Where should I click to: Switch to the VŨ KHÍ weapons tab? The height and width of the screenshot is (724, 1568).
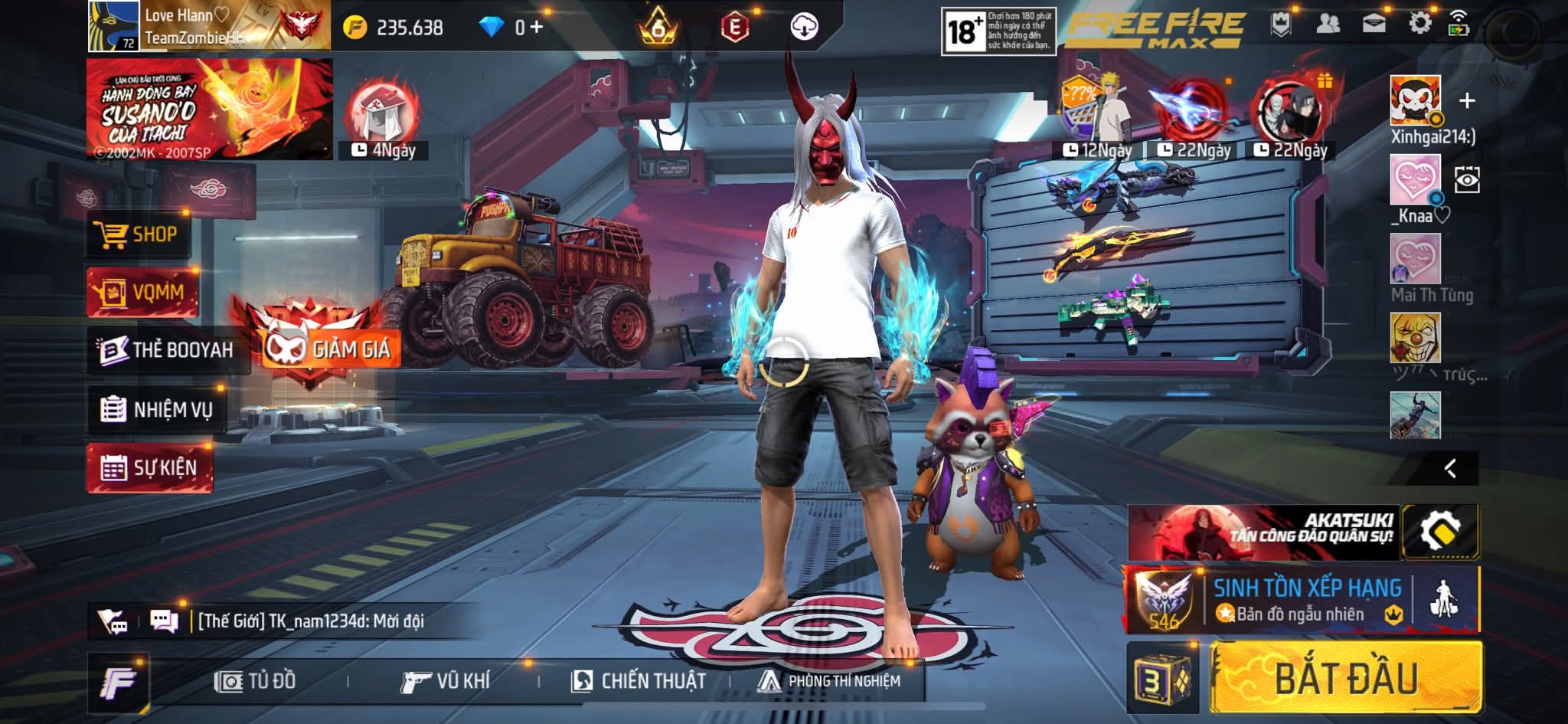coord(445,681)
